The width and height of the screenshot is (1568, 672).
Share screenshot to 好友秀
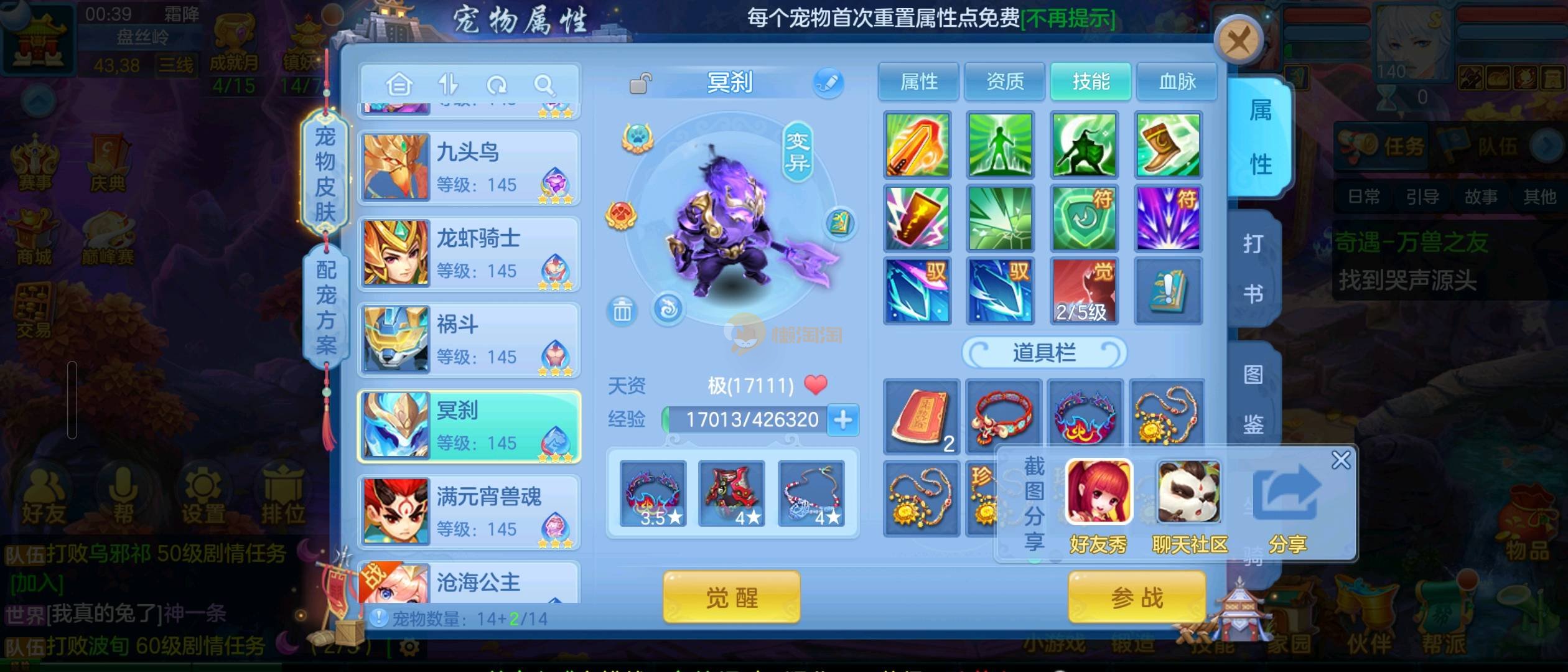1099,505
